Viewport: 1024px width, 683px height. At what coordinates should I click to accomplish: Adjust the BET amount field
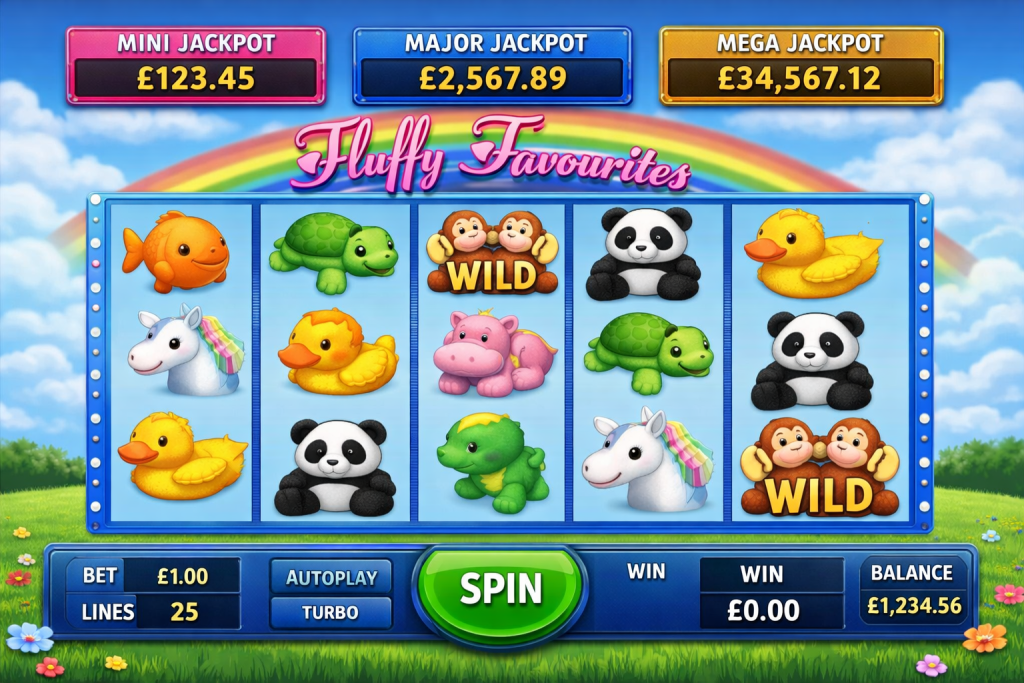pos(183,576)
